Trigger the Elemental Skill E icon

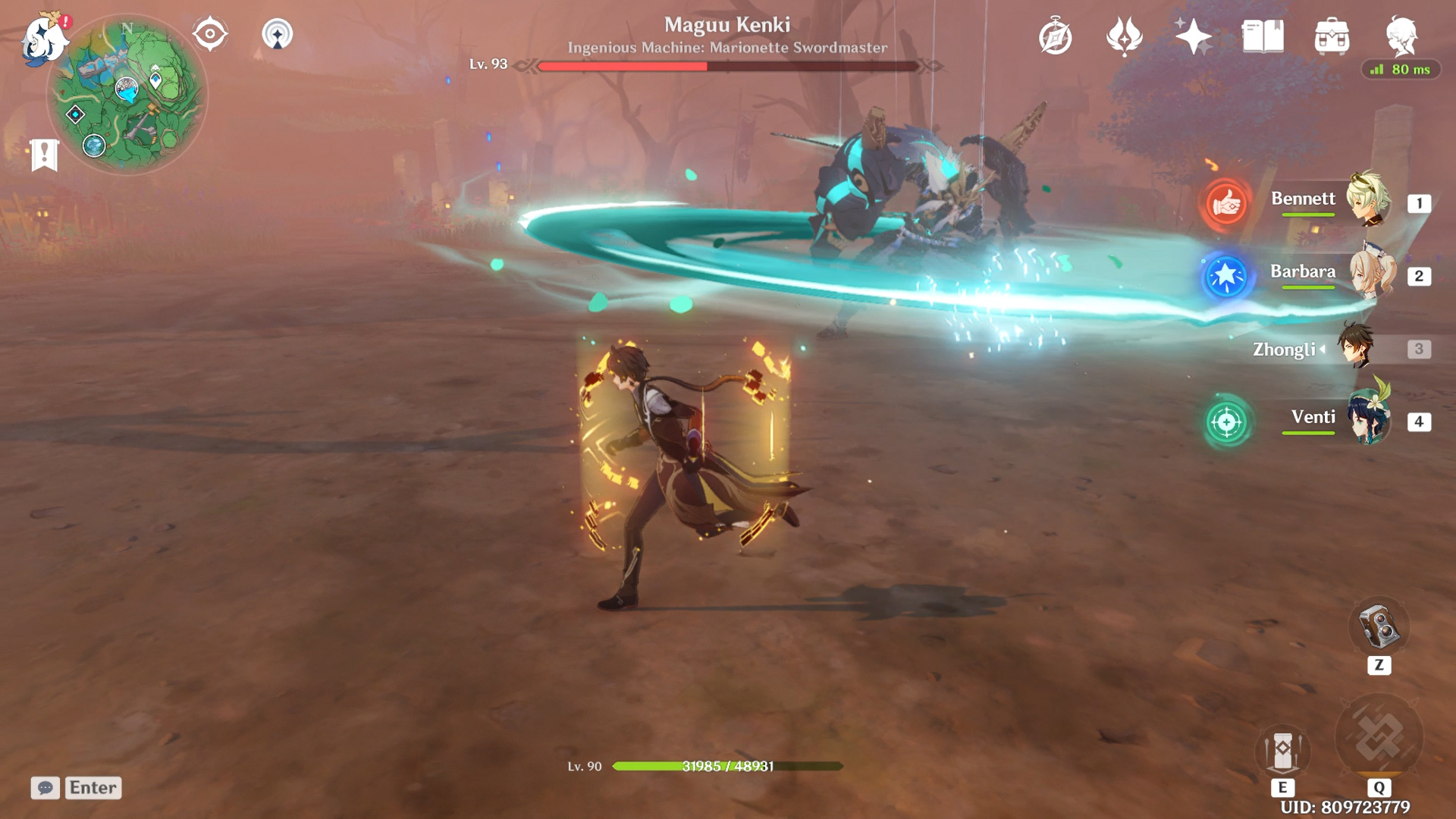click(x=1285, y=751)
